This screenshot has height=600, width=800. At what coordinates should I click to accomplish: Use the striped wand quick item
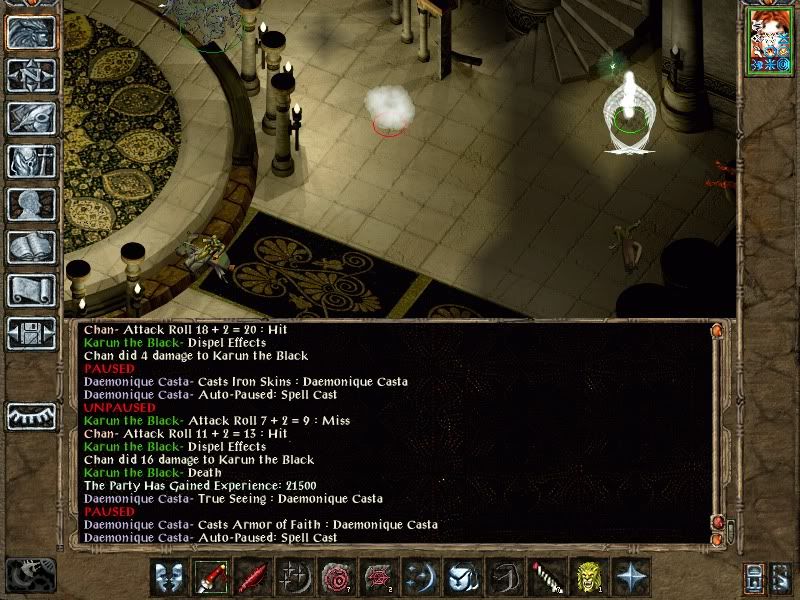(x=546, y=577)
